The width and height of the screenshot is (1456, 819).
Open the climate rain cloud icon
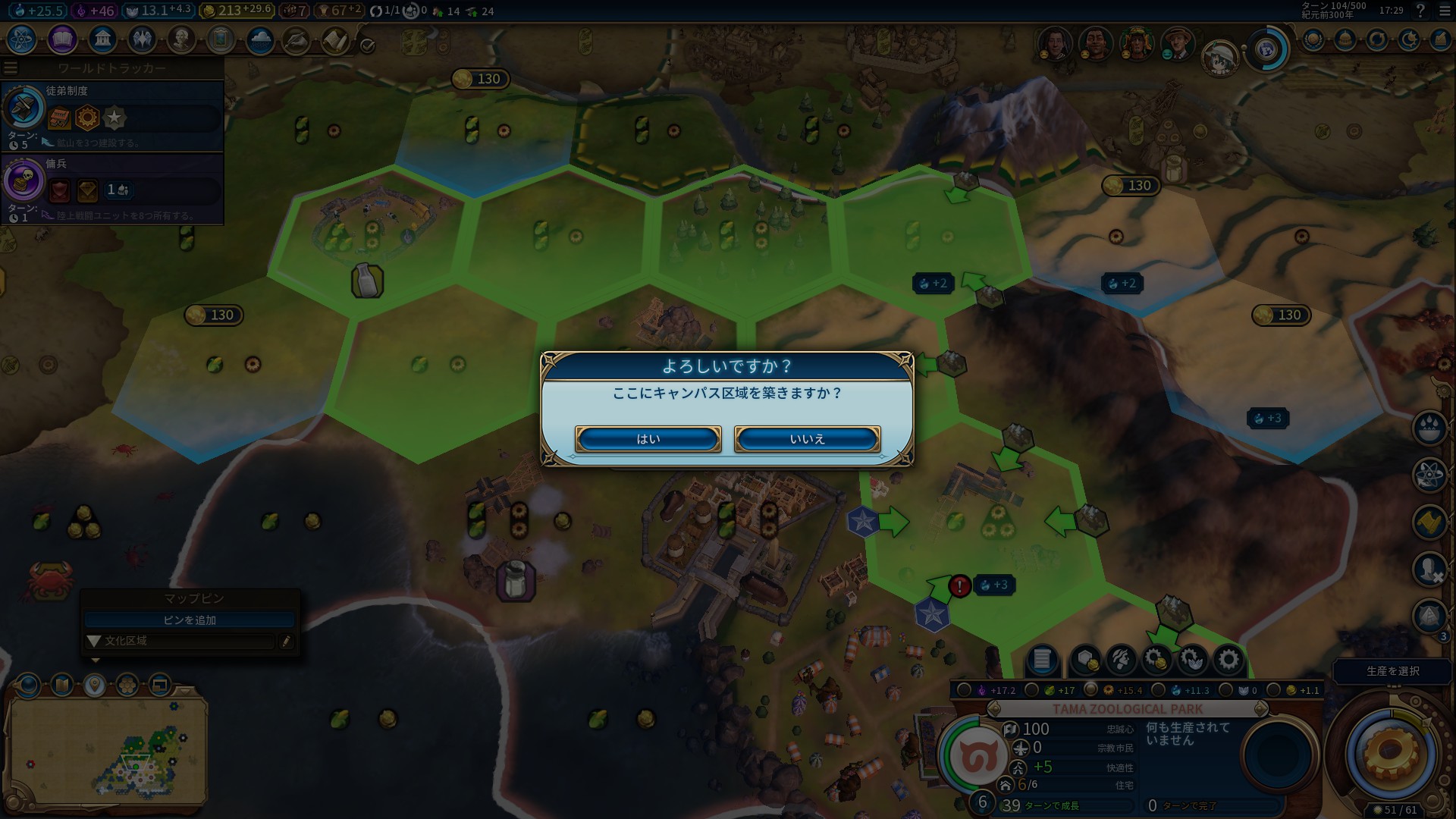tap(260, 39)
